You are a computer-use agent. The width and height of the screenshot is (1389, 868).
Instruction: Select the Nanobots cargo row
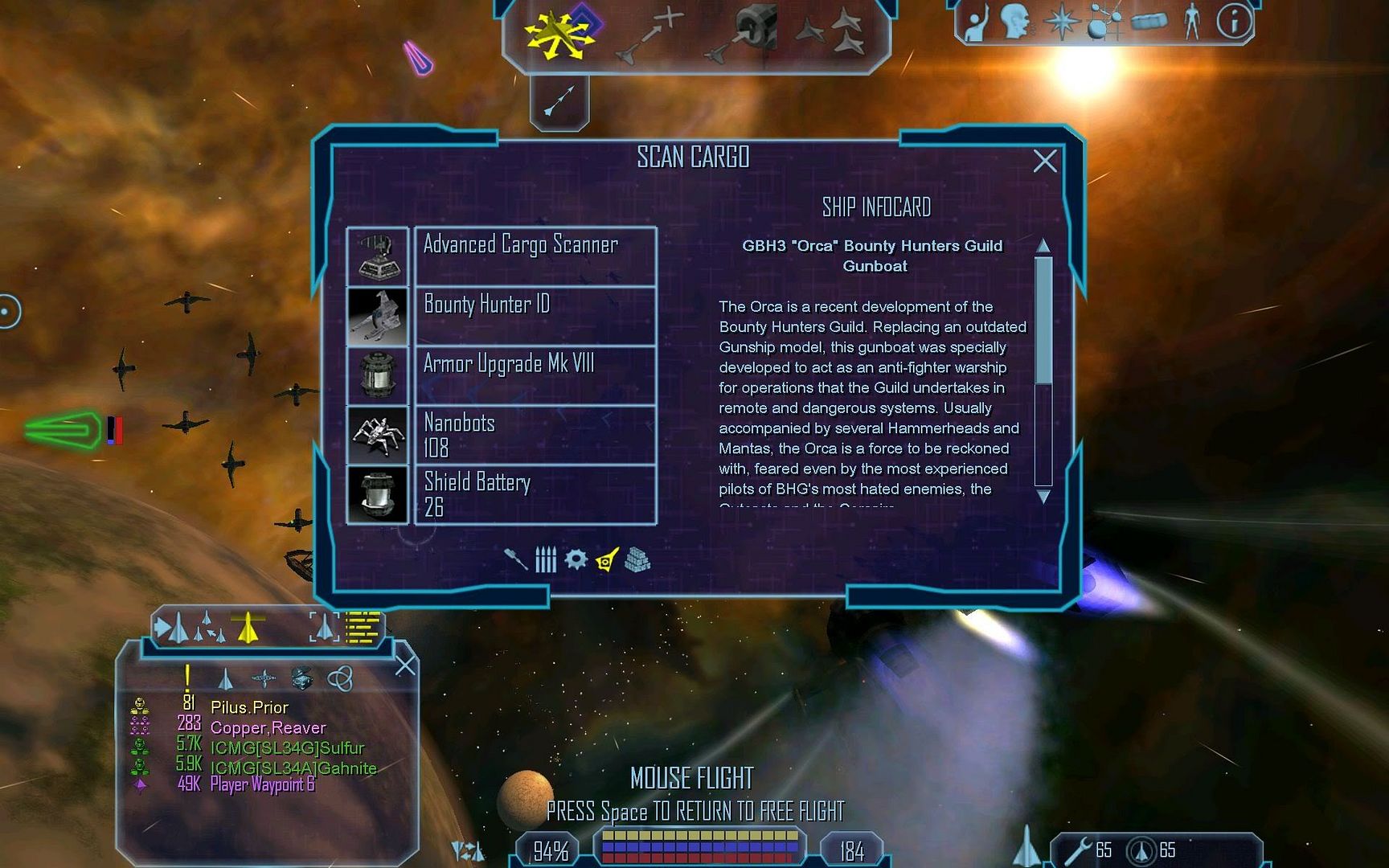point(534,435)
